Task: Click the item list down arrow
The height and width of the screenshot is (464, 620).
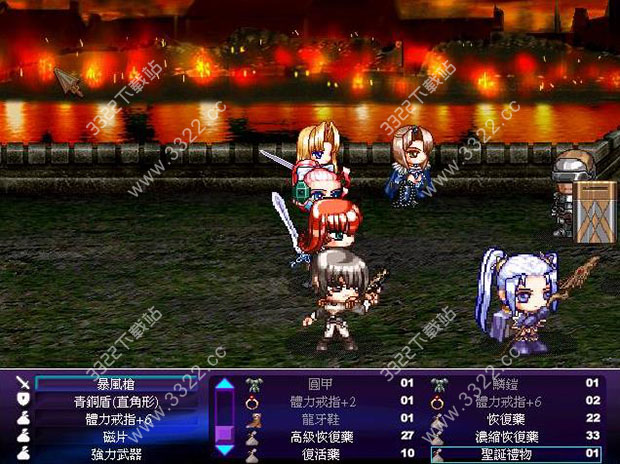Action: [x=225, y=452]
